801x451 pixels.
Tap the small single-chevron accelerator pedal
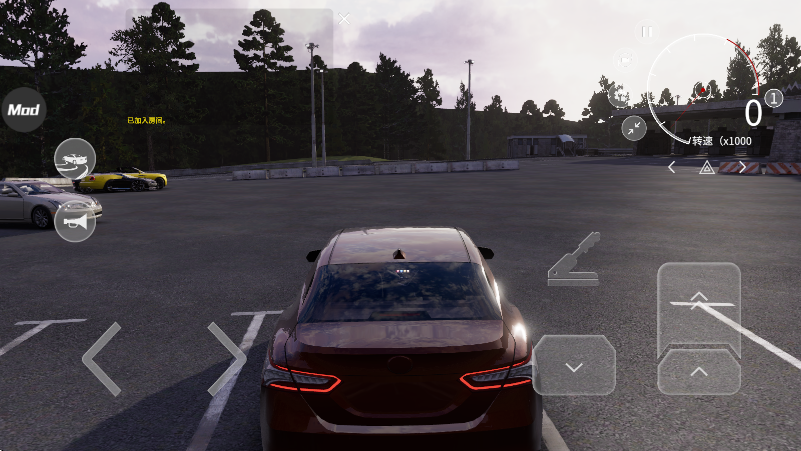pos(699,372)
